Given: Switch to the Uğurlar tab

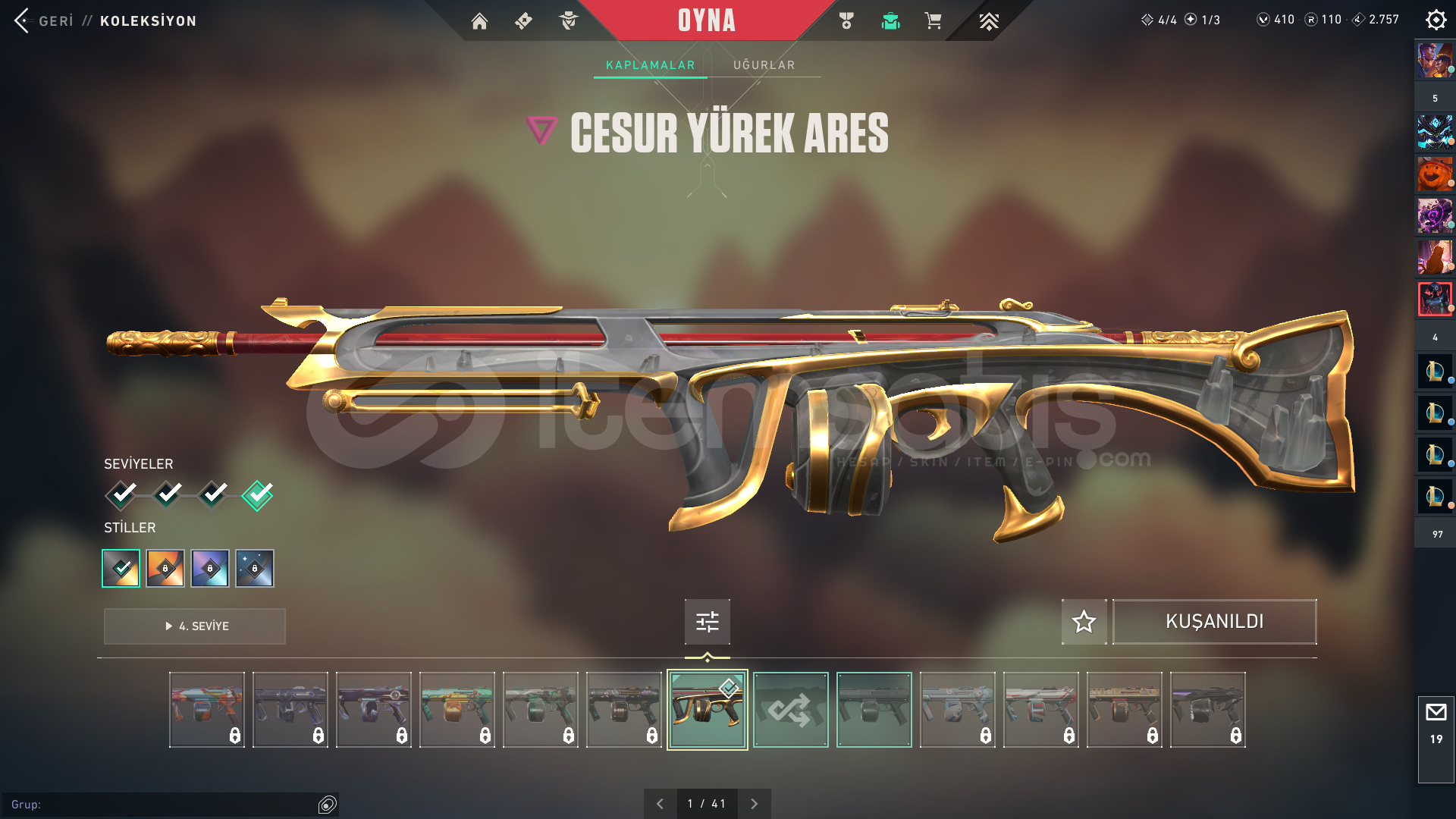Looking at the screenshot, I should 764,65.
